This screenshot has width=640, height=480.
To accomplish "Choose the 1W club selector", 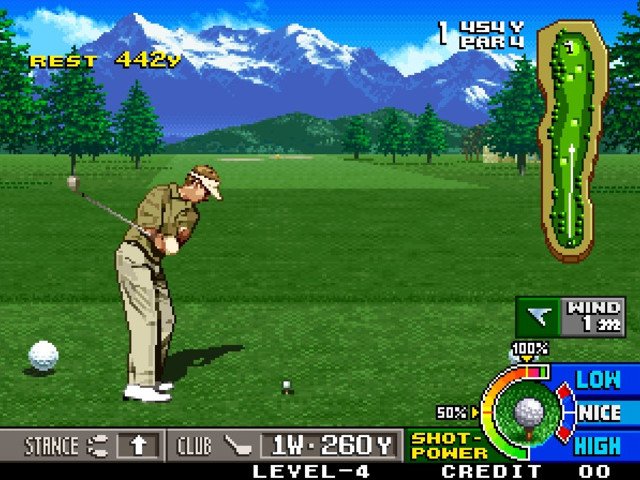I will pyautogui.click(x=329, y=445).
